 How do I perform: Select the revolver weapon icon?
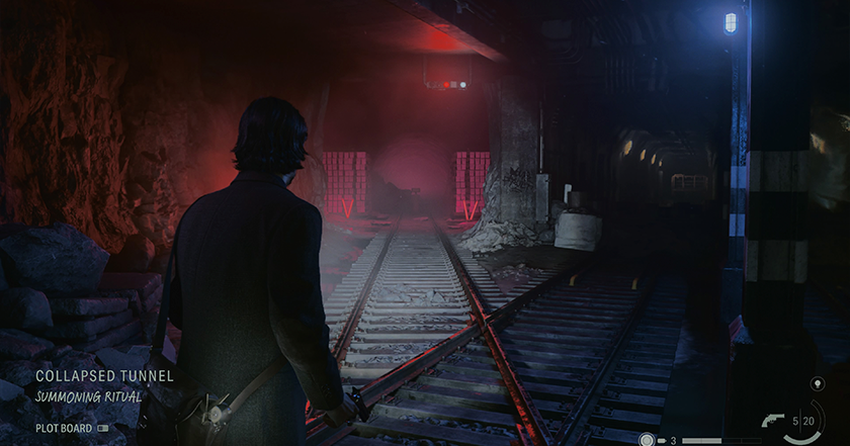tap(773, 421)
